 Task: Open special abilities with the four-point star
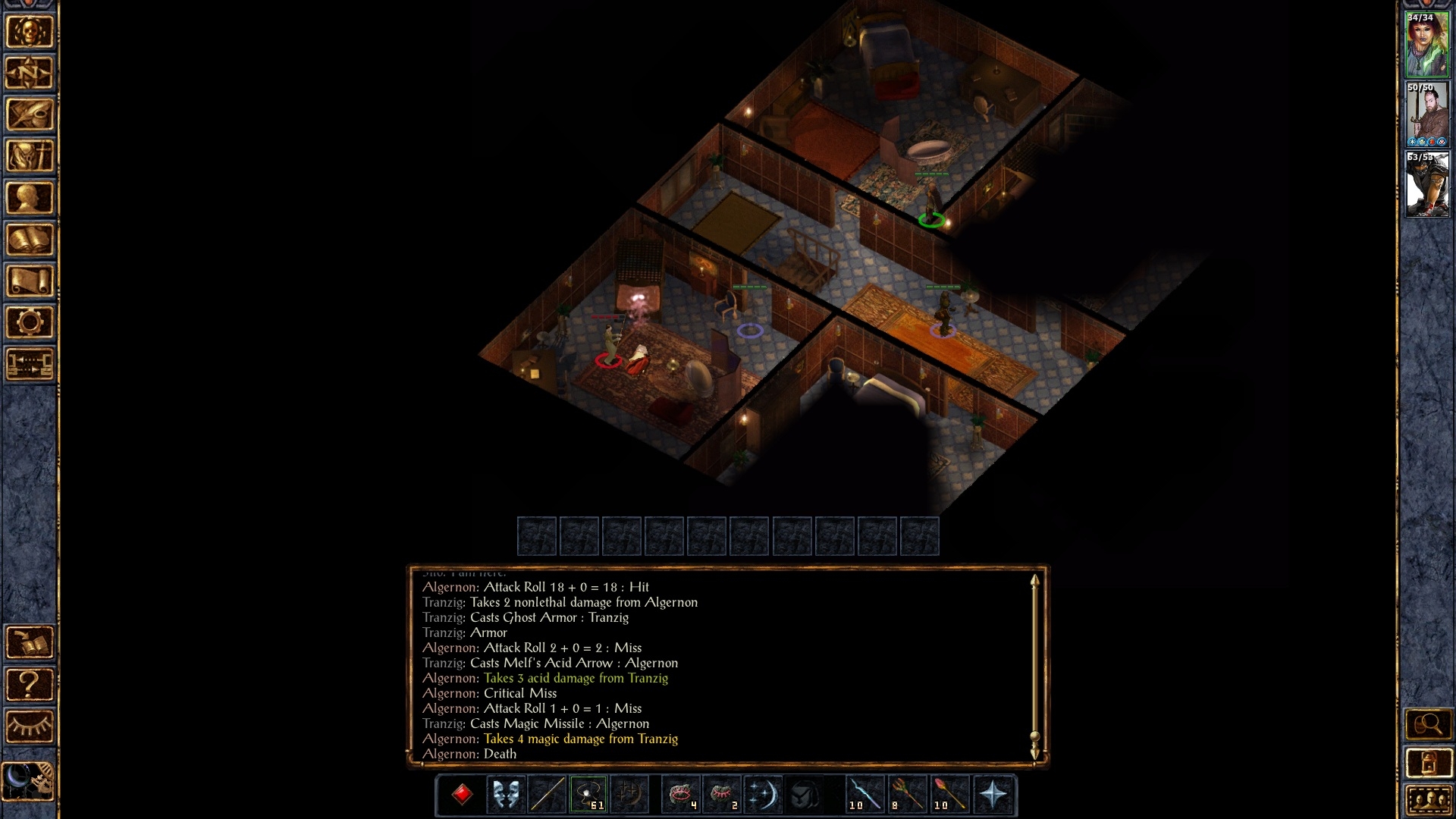click(x=993, y=795)
